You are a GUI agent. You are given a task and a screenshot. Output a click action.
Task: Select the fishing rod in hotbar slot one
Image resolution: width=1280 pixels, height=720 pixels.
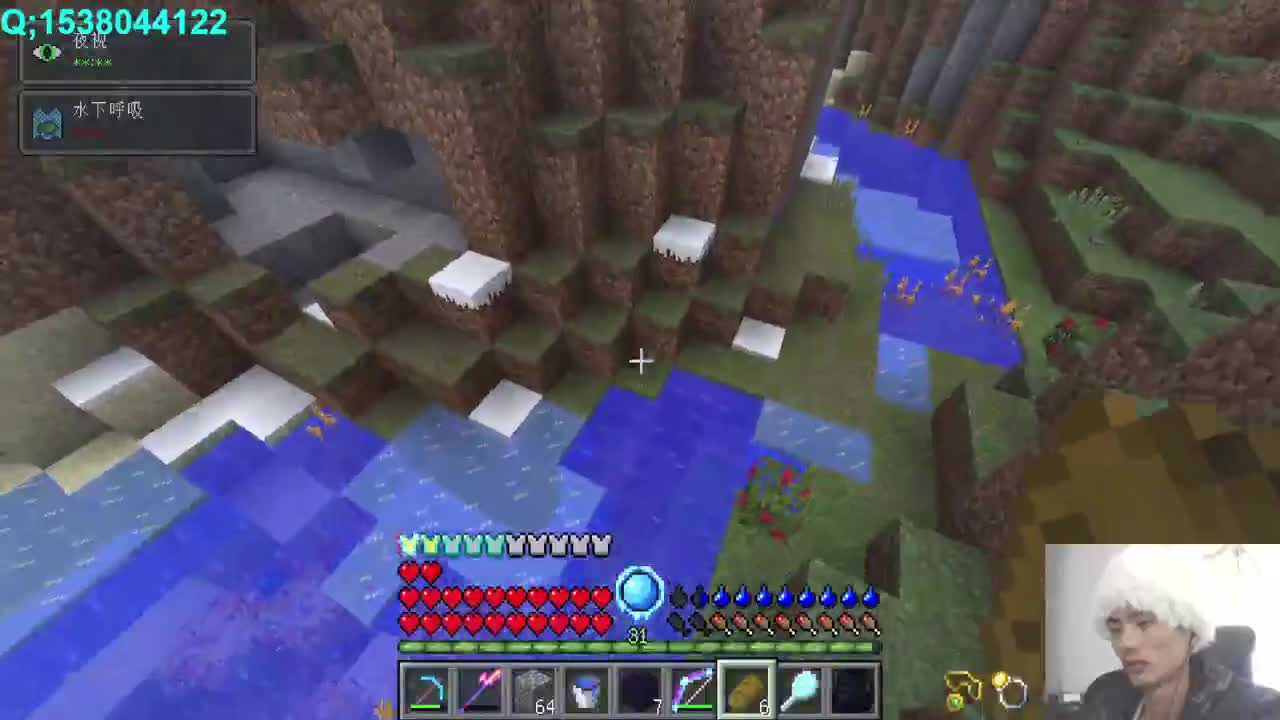click(427, 688)
